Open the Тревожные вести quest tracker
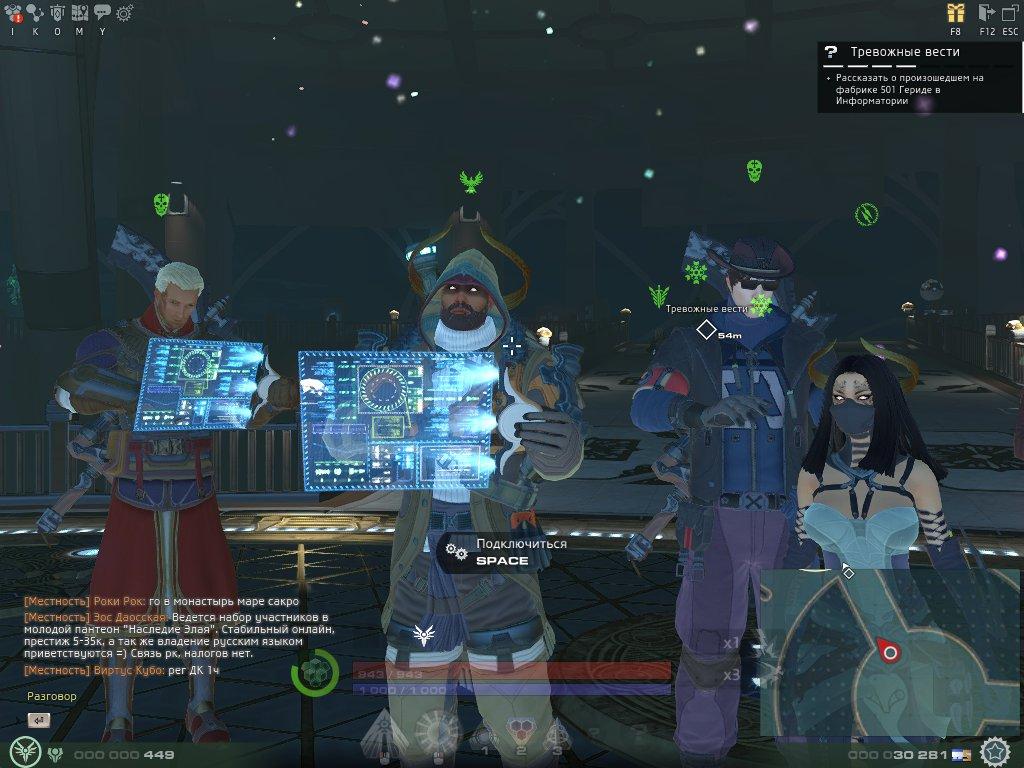The image size is (1024, 768). (905, 52)
